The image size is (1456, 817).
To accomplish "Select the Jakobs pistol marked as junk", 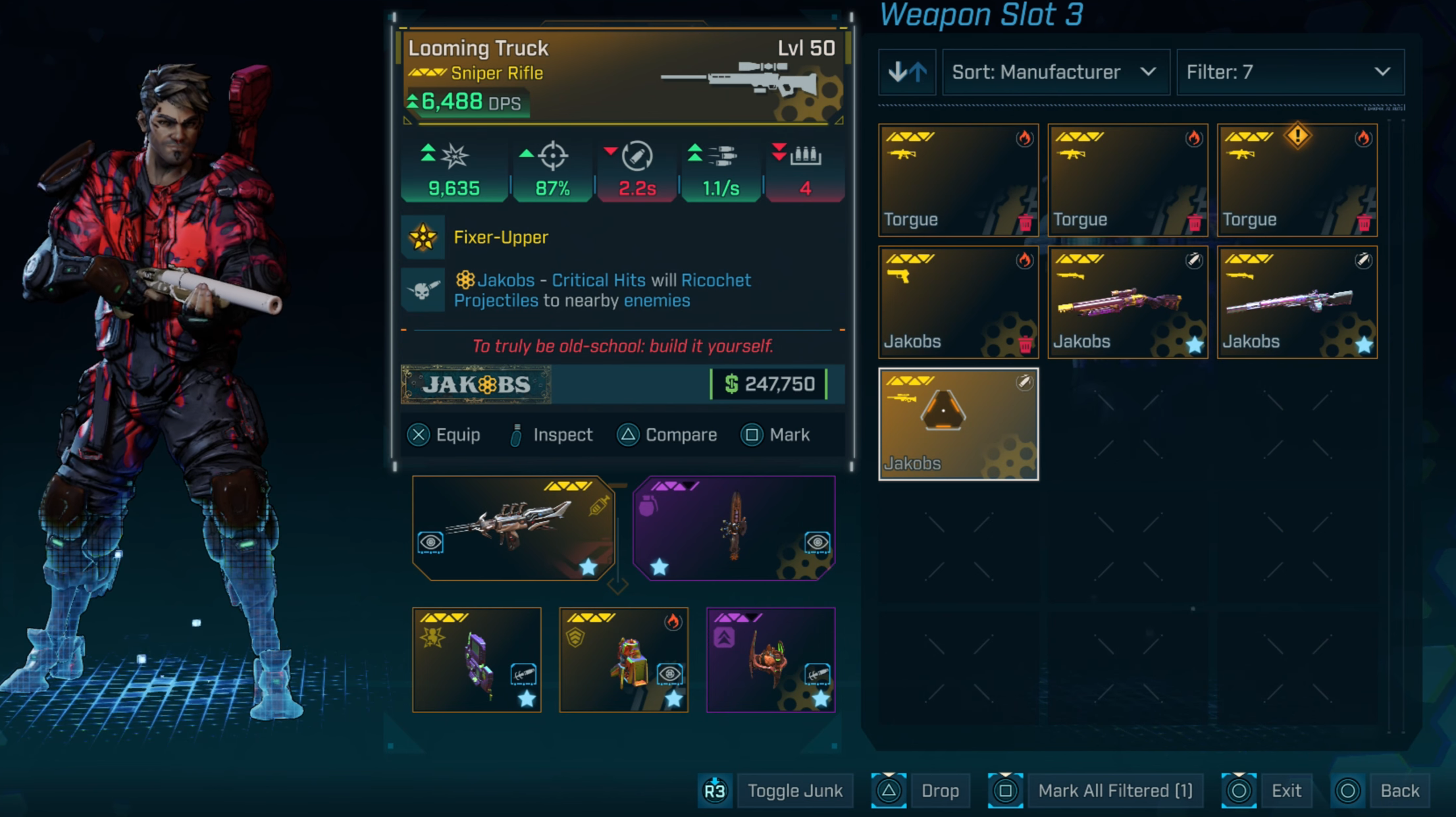I will point(958,302).
